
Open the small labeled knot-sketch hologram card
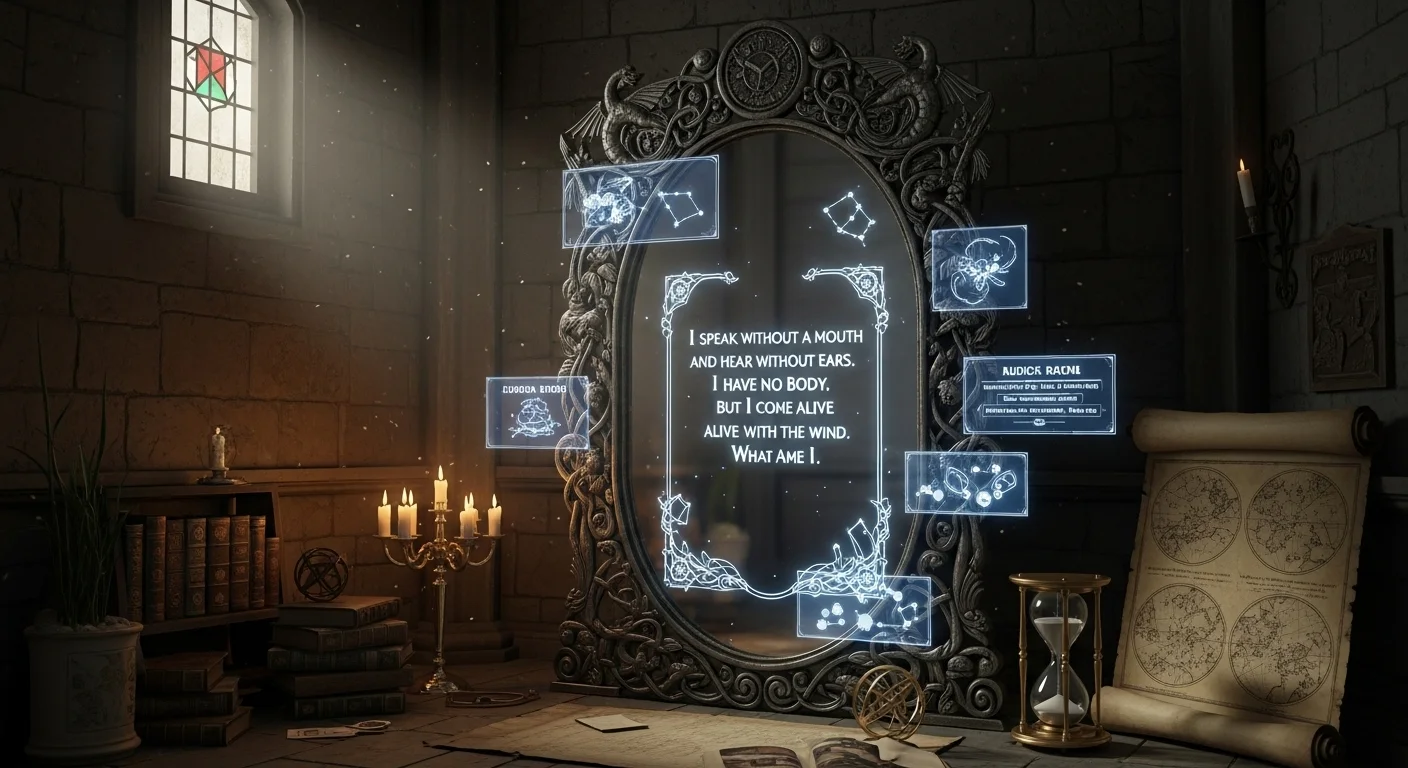(537, 412)
